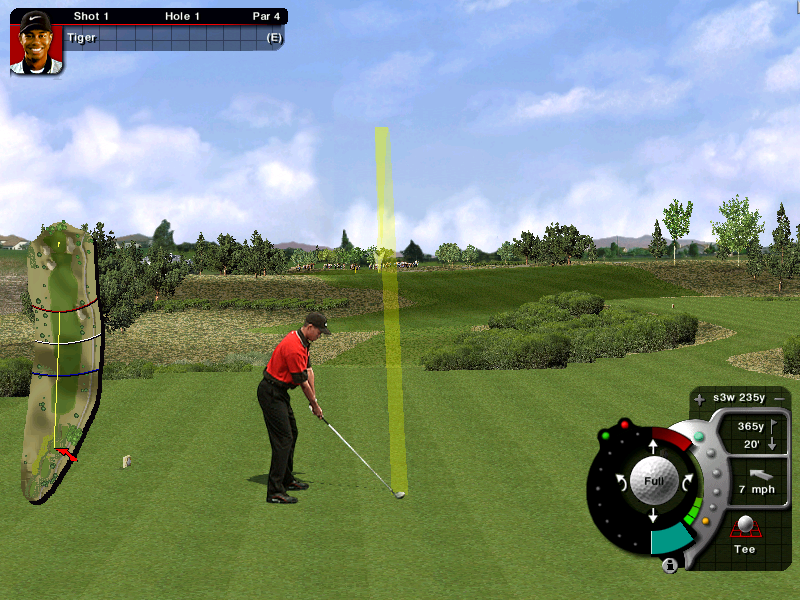Screen dimensions: 800x600
Task: Click Tiger's player portrait
Action: pyautogui.click(x=35, y=42)
